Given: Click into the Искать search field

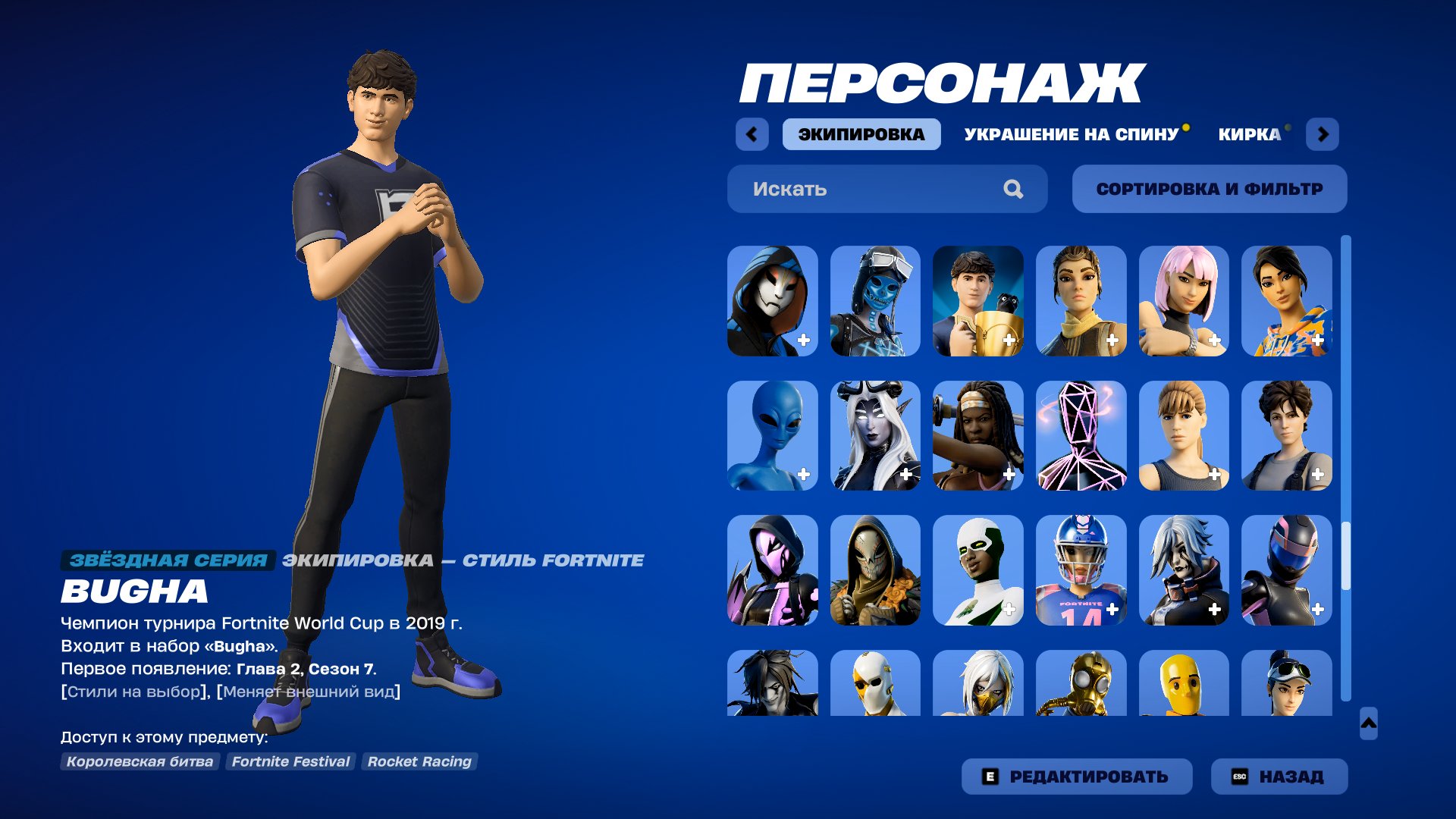Looking at the screenshot, I should pos(834,189).
